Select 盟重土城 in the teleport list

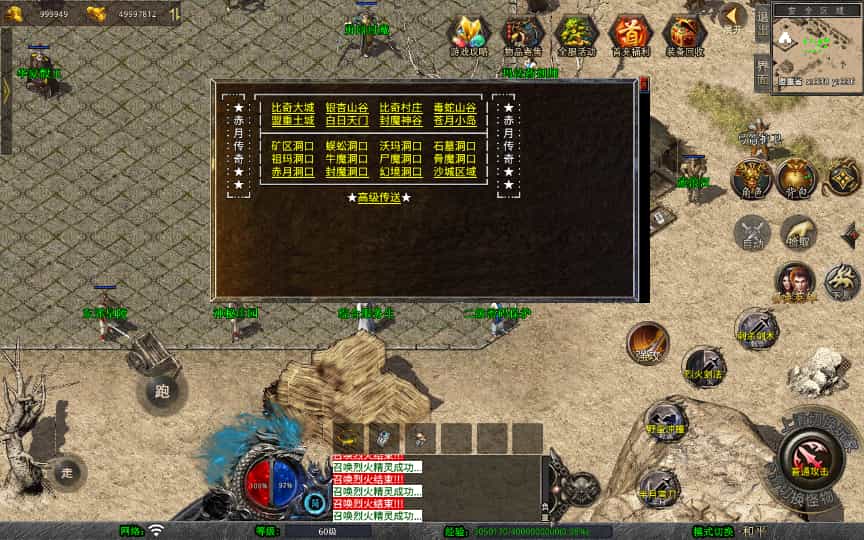(293, 121)
